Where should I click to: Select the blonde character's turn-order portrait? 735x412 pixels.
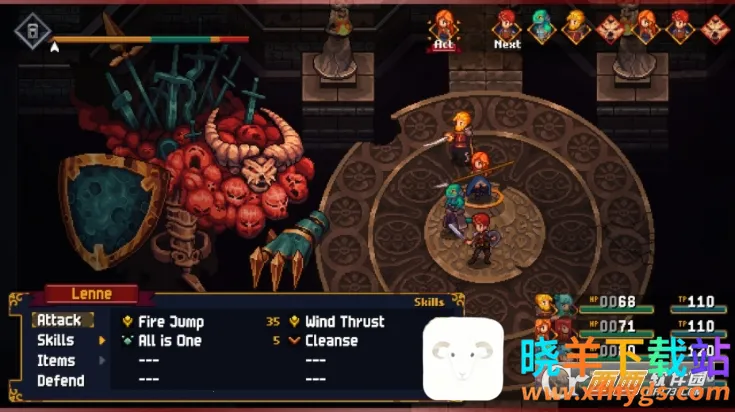(x=576, y=25)
